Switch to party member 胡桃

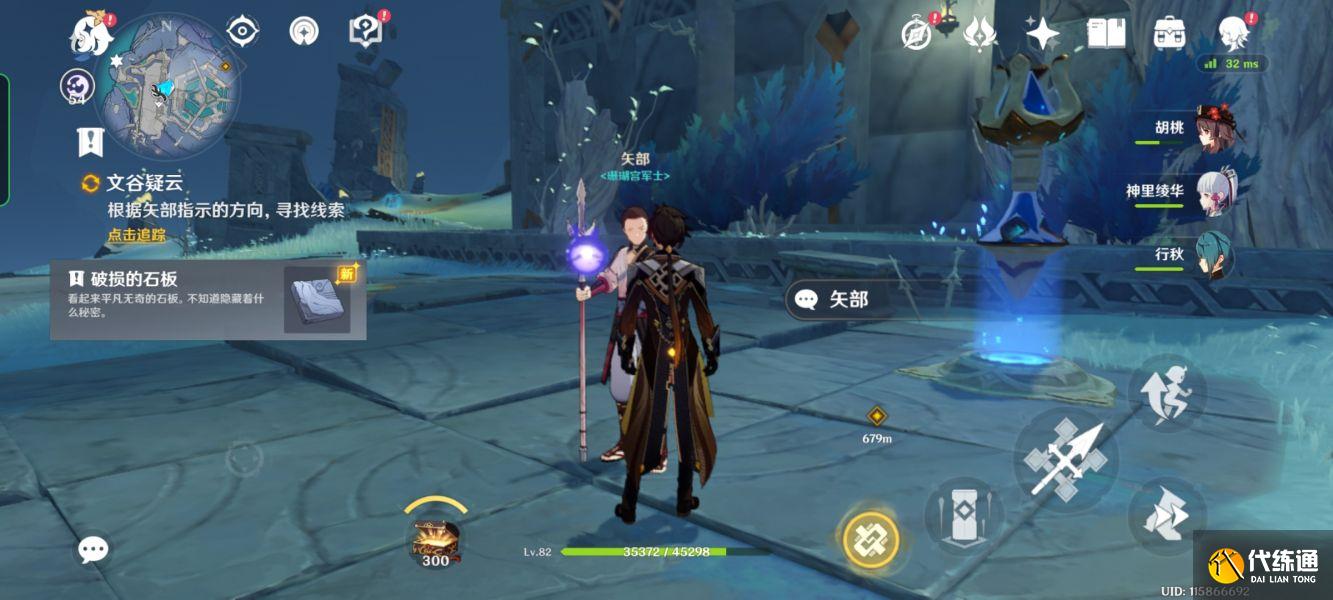(x=1215, y=130)
